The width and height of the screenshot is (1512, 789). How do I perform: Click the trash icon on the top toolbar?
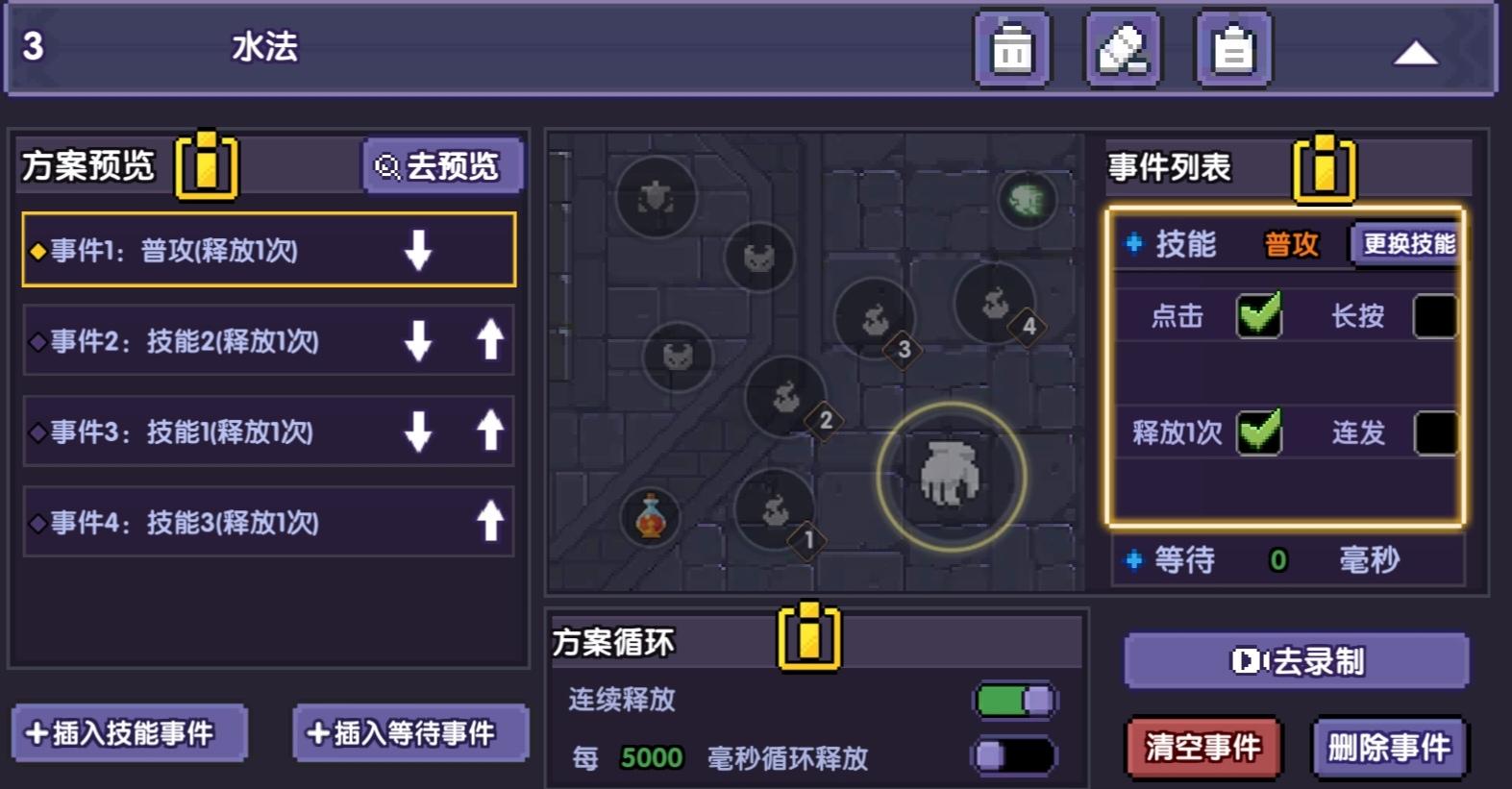pos(1011,46)
